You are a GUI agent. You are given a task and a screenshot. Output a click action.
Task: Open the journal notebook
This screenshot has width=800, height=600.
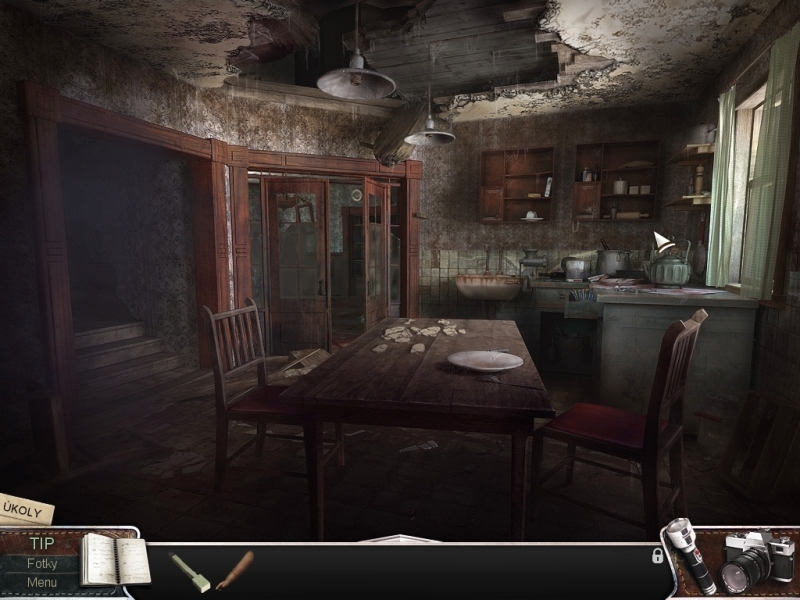coord(113,560)
